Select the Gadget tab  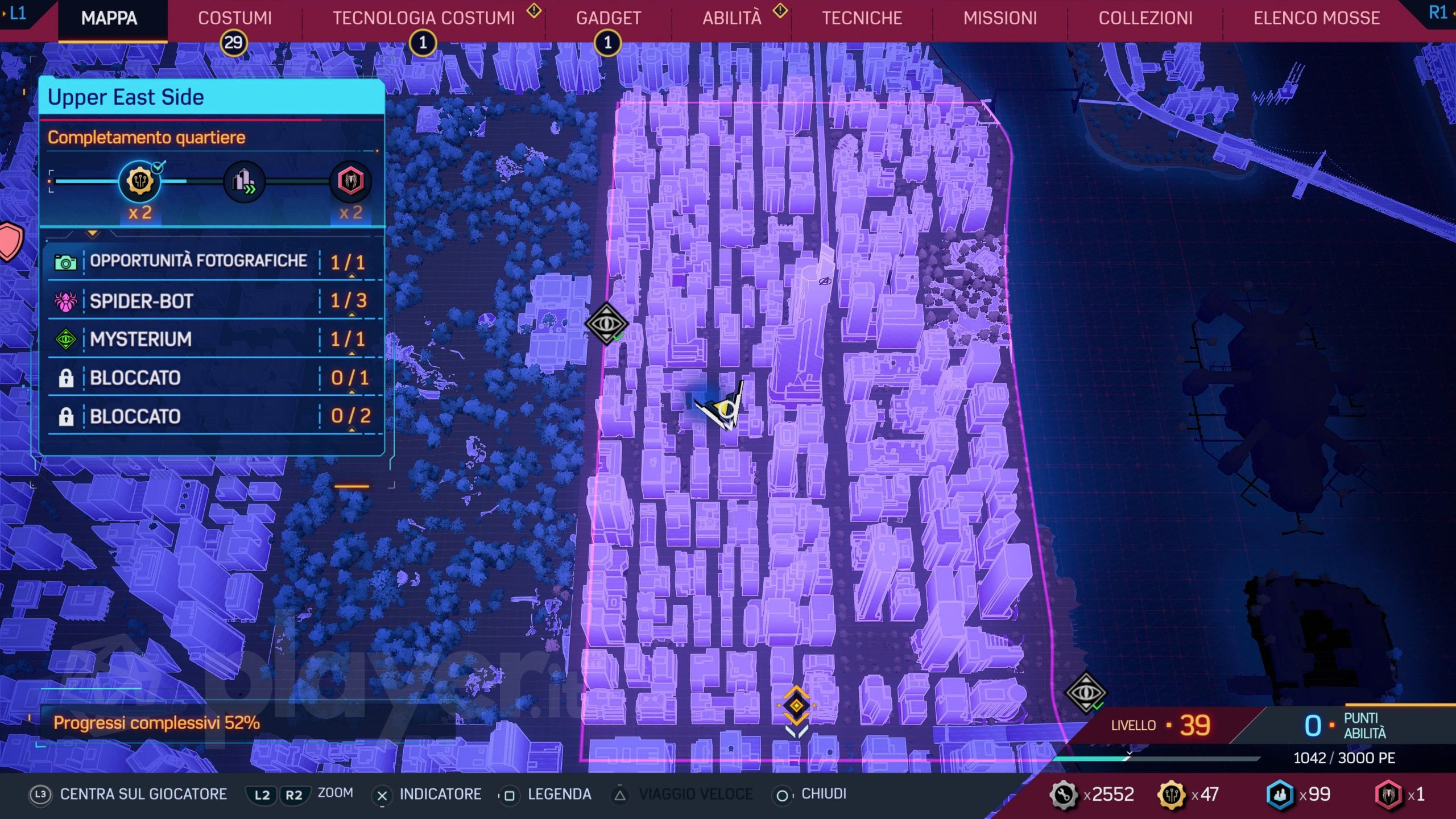click(x=608, y=18)
